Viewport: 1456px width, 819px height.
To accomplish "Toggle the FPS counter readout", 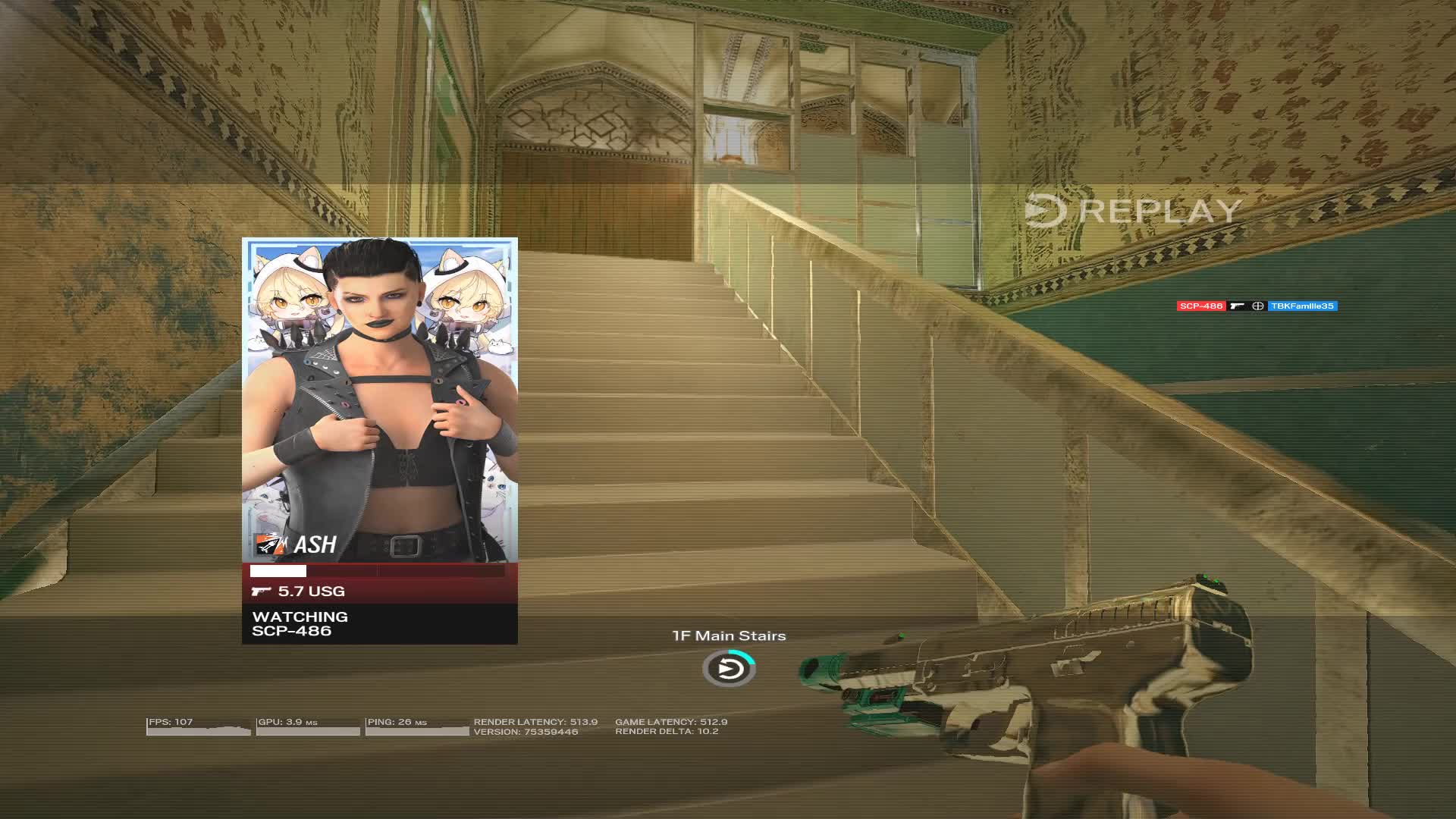I will pyautogui.click(x=171, y=722).
